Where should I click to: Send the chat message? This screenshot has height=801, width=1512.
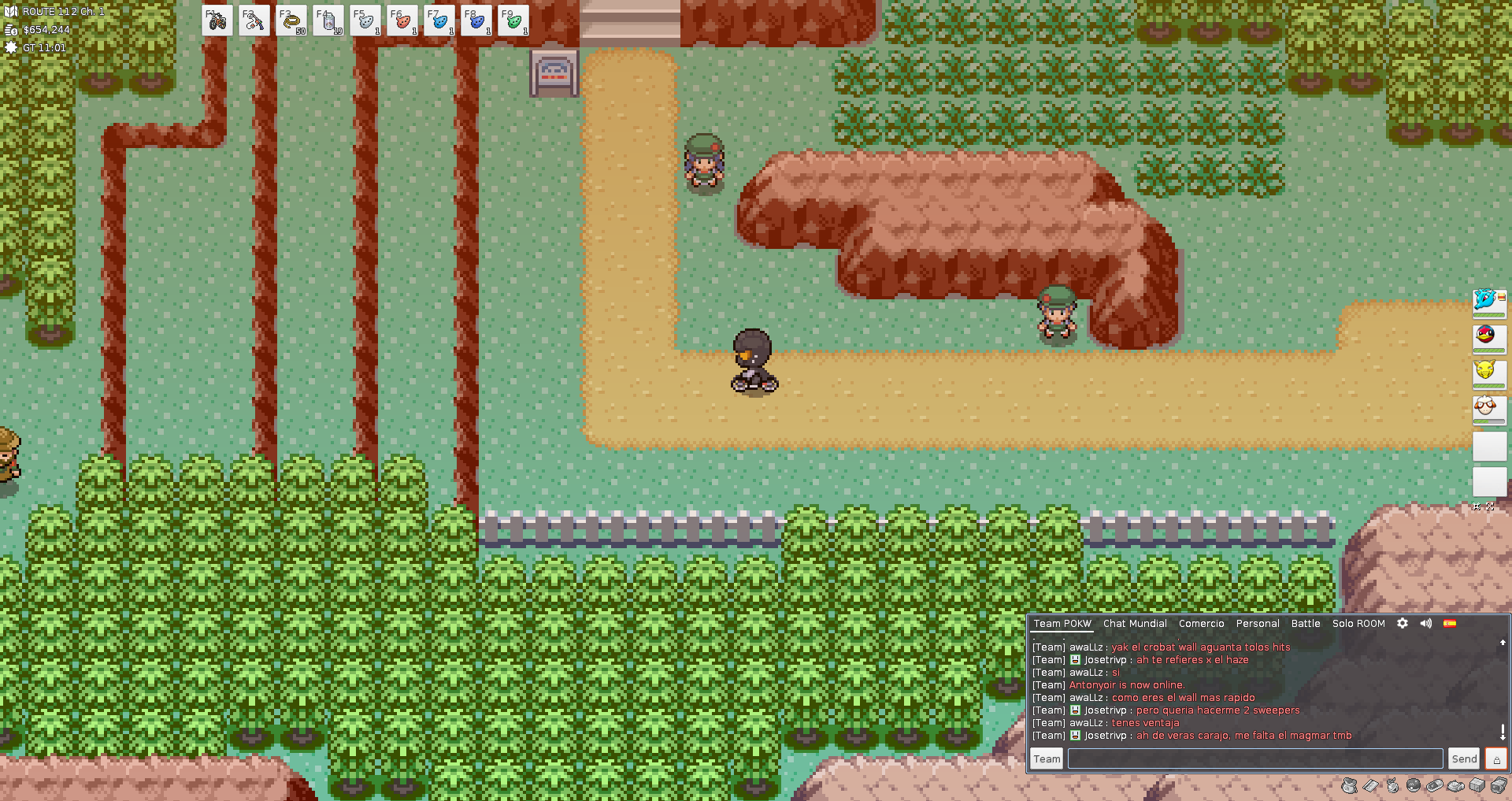(1464, 758)
